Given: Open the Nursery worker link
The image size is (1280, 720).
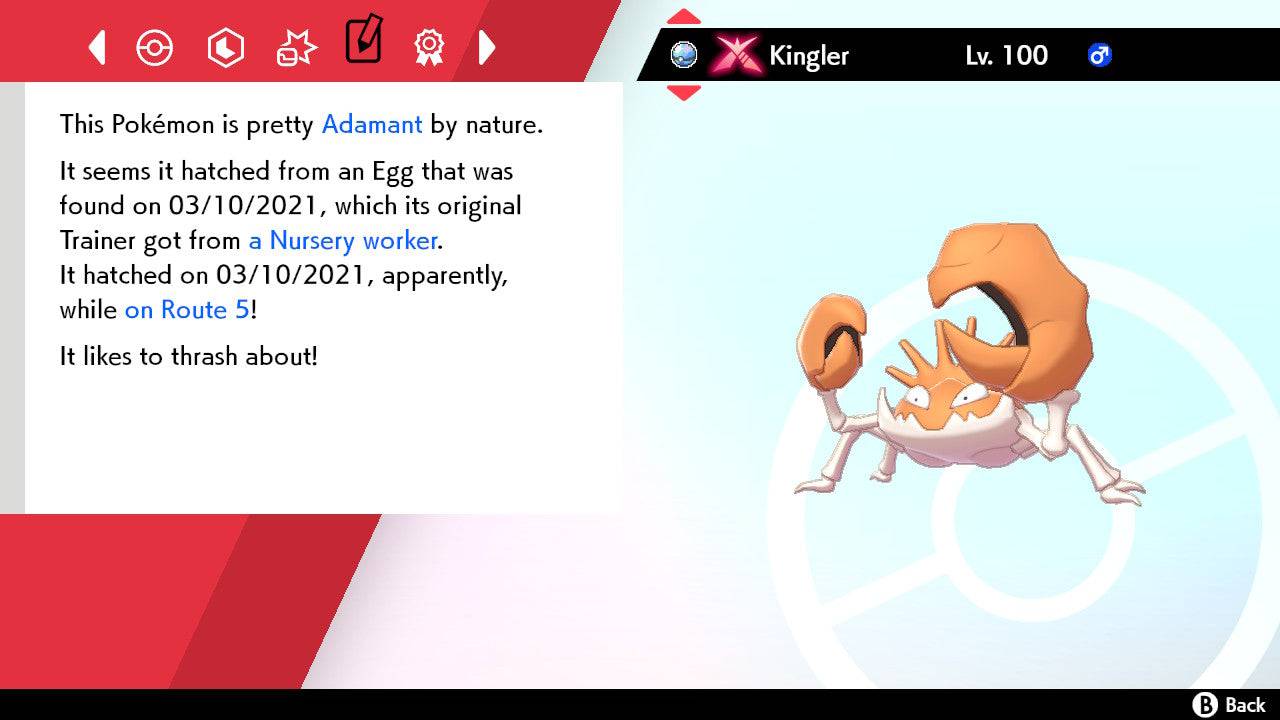Looking at the screenshot, I should pyautogui.click(x=342, y=240).
